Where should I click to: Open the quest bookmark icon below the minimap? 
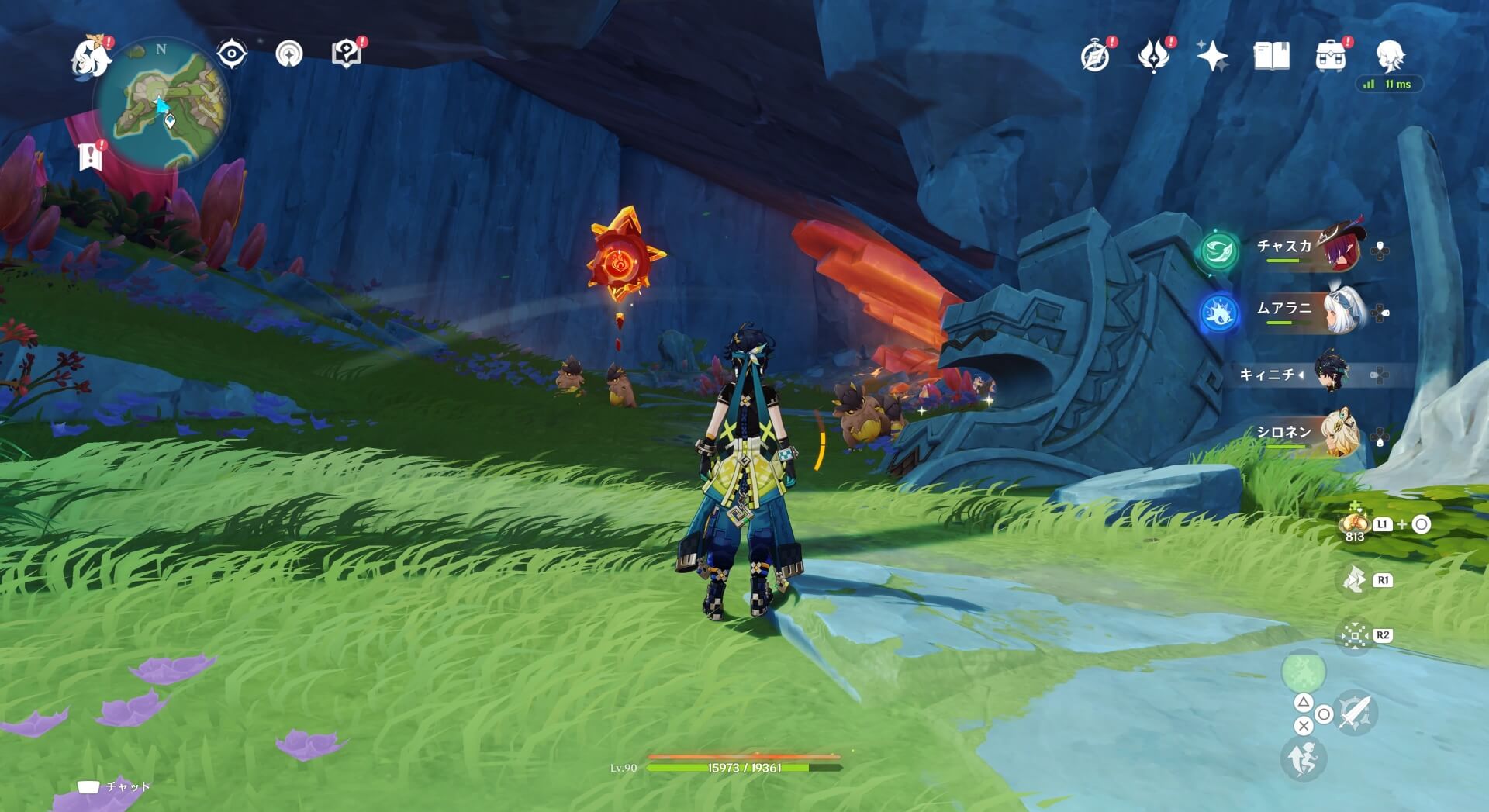[91, 157]
